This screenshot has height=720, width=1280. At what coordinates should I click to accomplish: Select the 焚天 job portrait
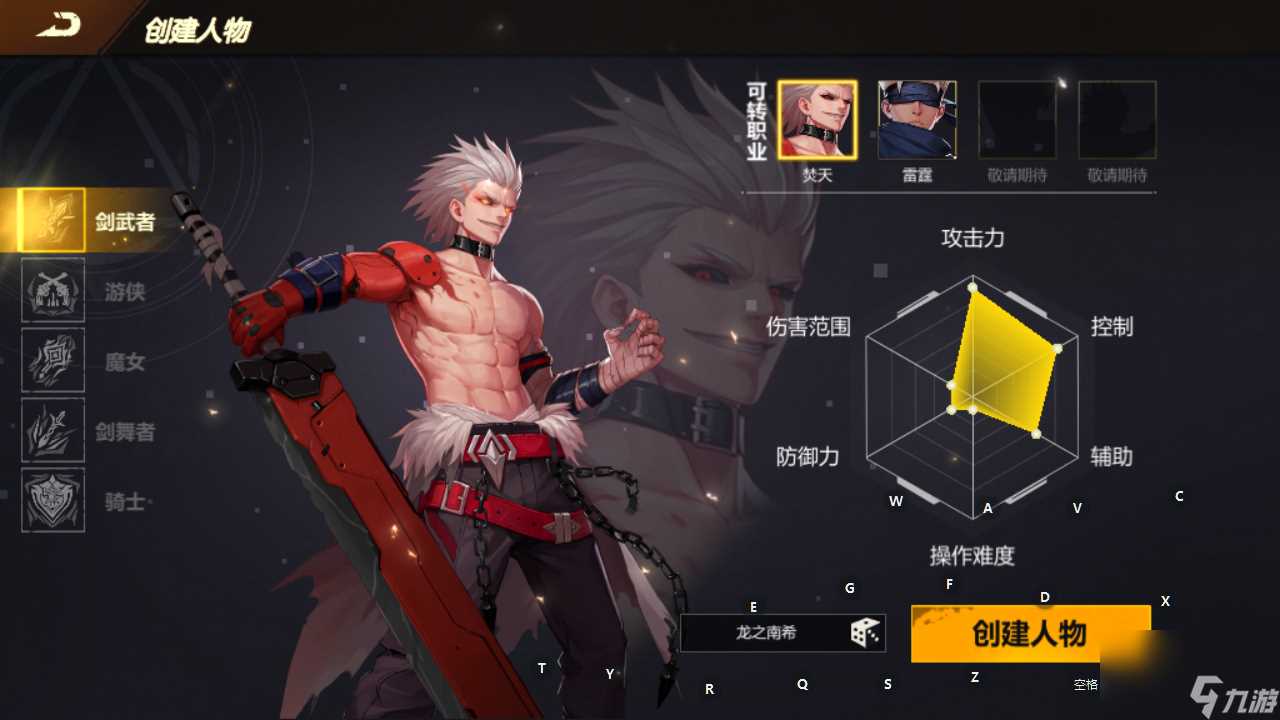click(816, 119)
